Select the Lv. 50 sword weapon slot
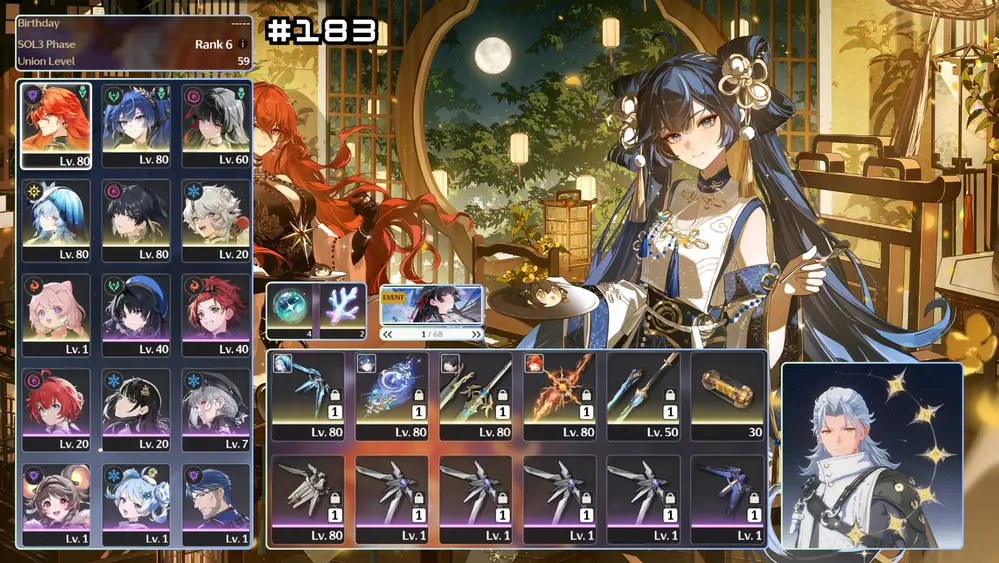 coord(644,395)
